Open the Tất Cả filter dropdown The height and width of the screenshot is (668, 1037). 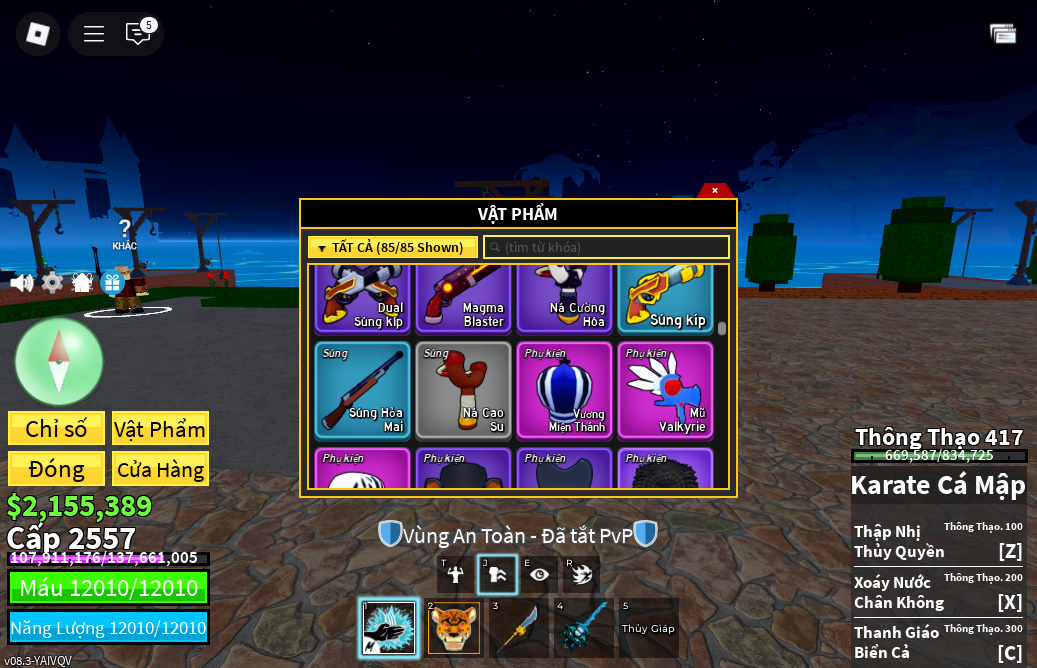(x=393, y=247)
